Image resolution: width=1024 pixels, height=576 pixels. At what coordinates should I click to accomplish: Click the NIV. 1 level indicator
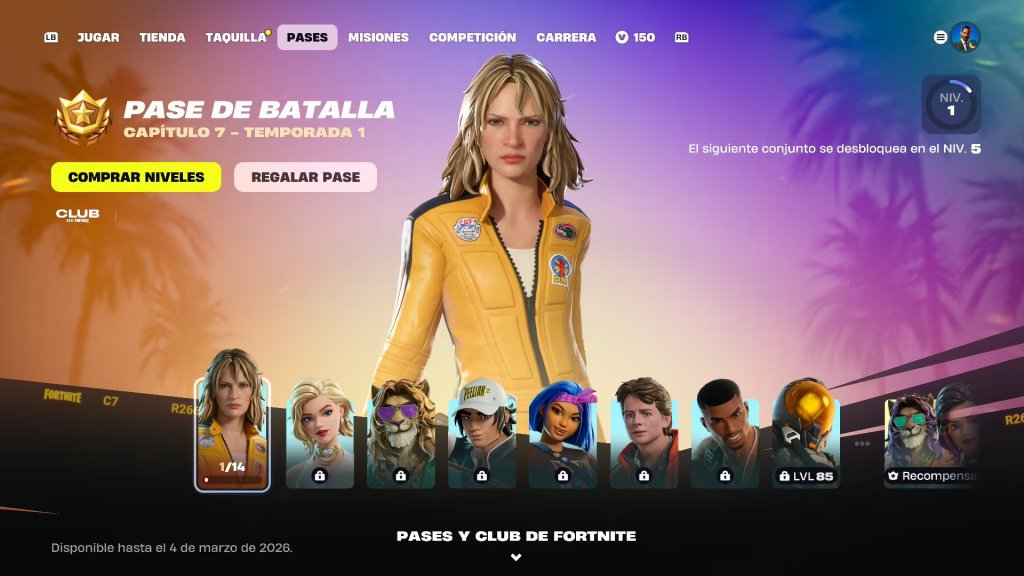click(x=951, y=104)
